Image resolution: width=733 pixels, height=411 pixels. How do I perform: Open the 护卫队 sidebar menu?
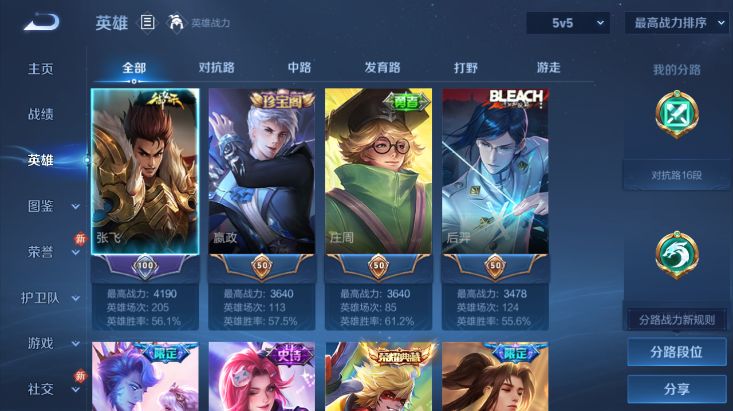52,297
